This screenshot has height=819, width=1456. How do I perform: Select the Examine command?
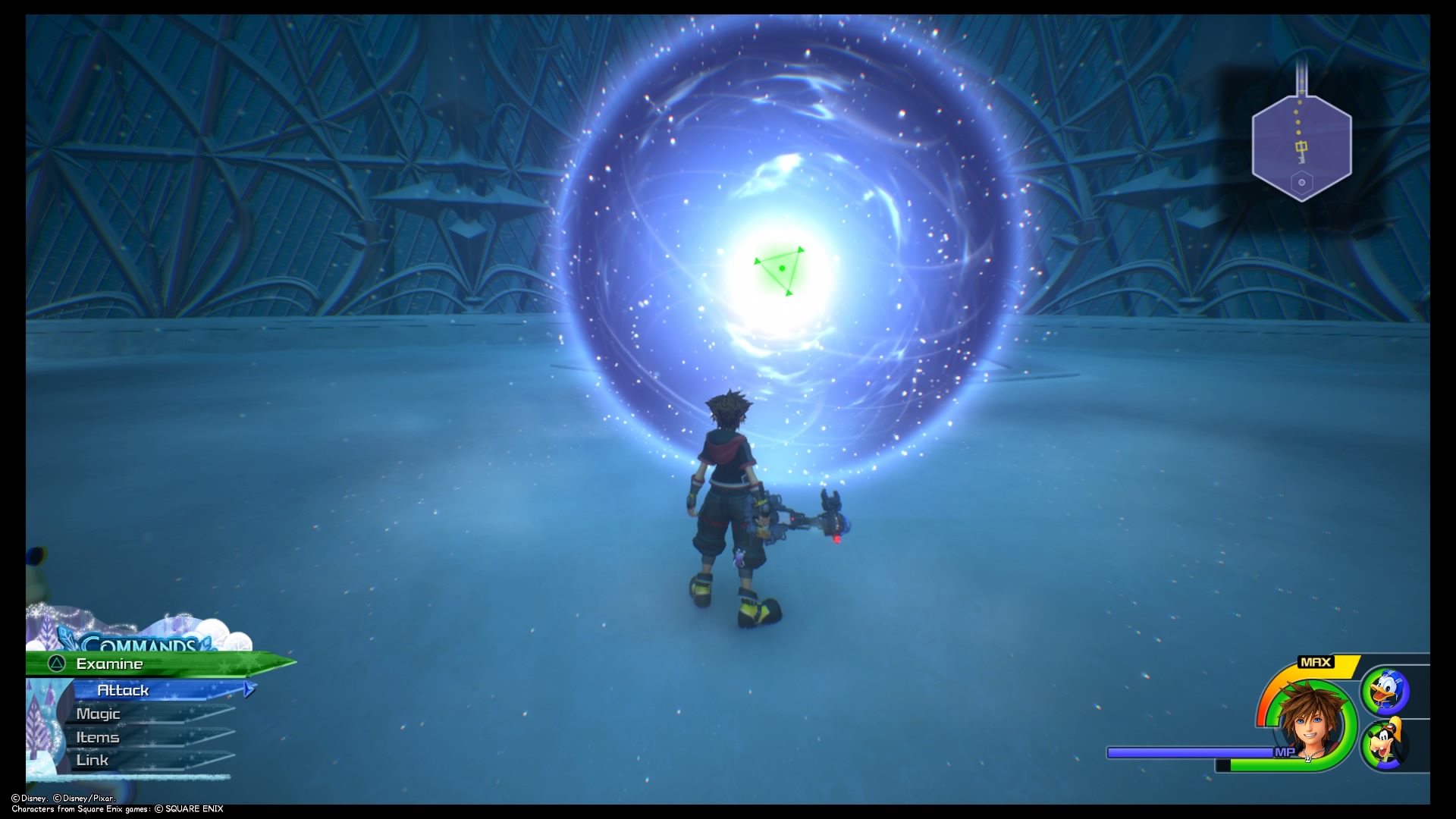click(x=110, y=664)
